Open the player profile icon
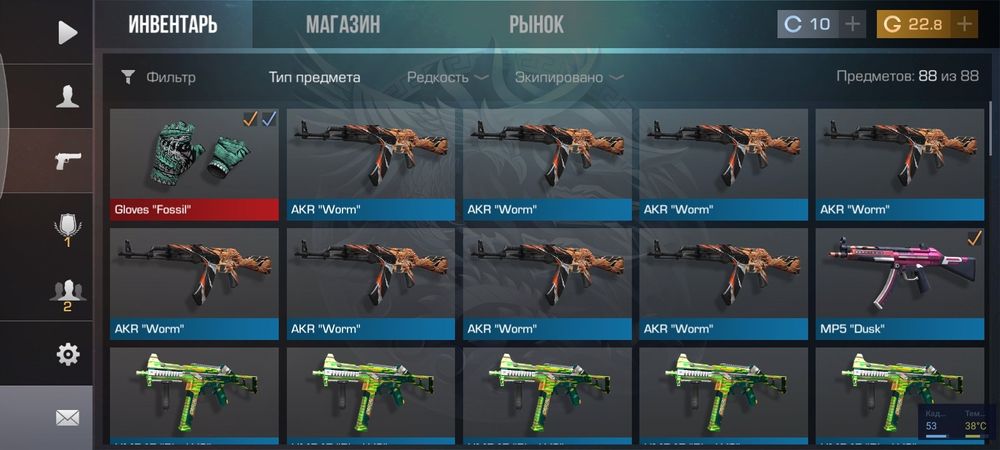 [x=67, y=97]
